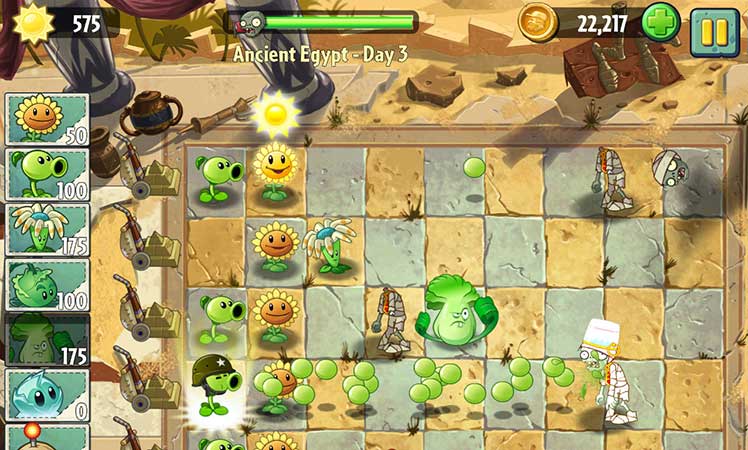Select the Cabbage-pult seed packet
Screen dimensions: 748x450
(47, 285)
